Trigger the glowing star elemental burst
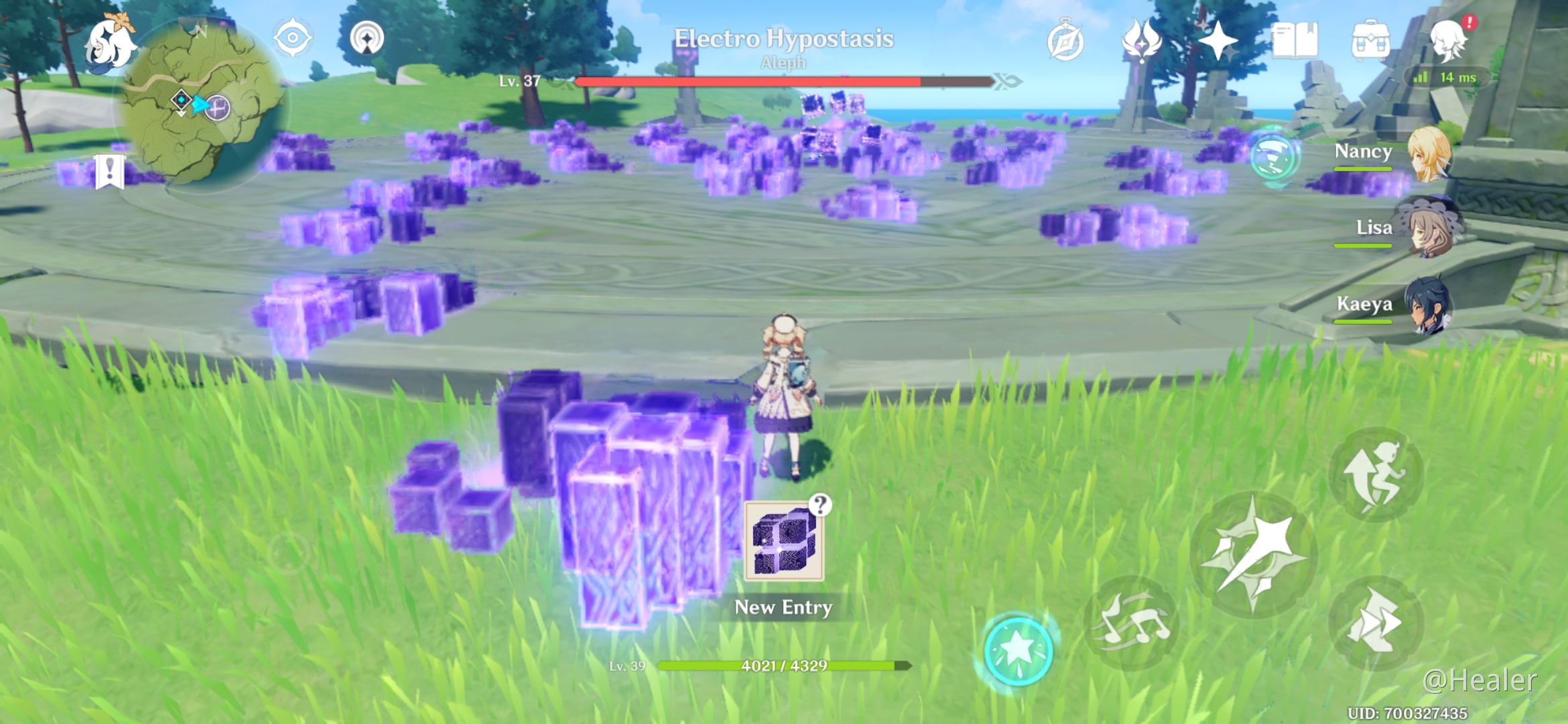The width and height of the screenshot is (1568, 724). pos(1018,649)
